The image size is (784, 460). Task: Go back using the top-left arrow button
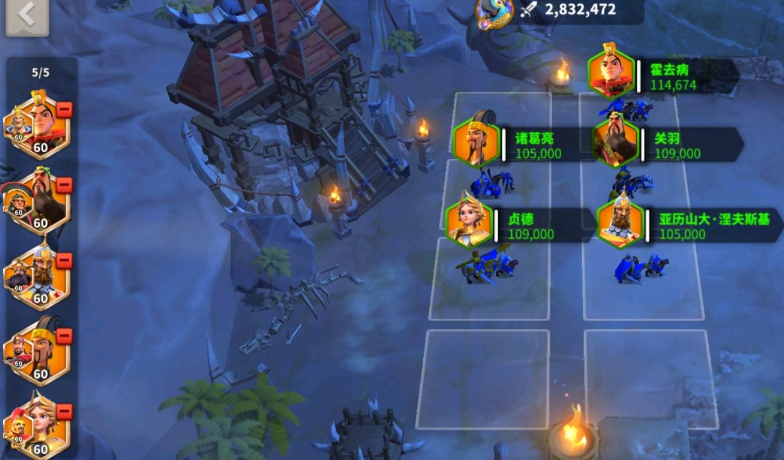[26, 15]
